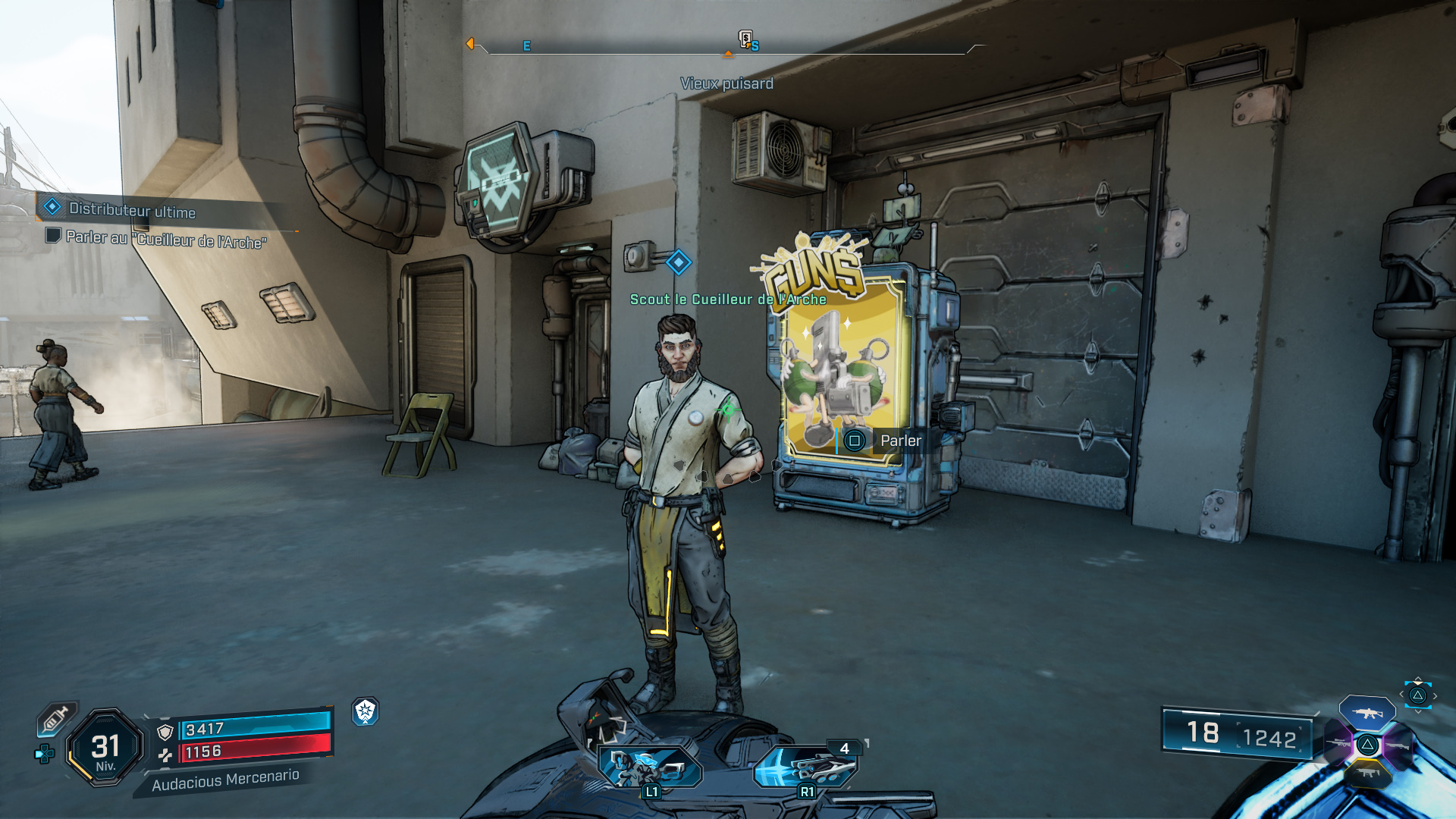Click the orange triangle marker under the compass
This screenshot has width=1456, height=819.
[729, 55]
